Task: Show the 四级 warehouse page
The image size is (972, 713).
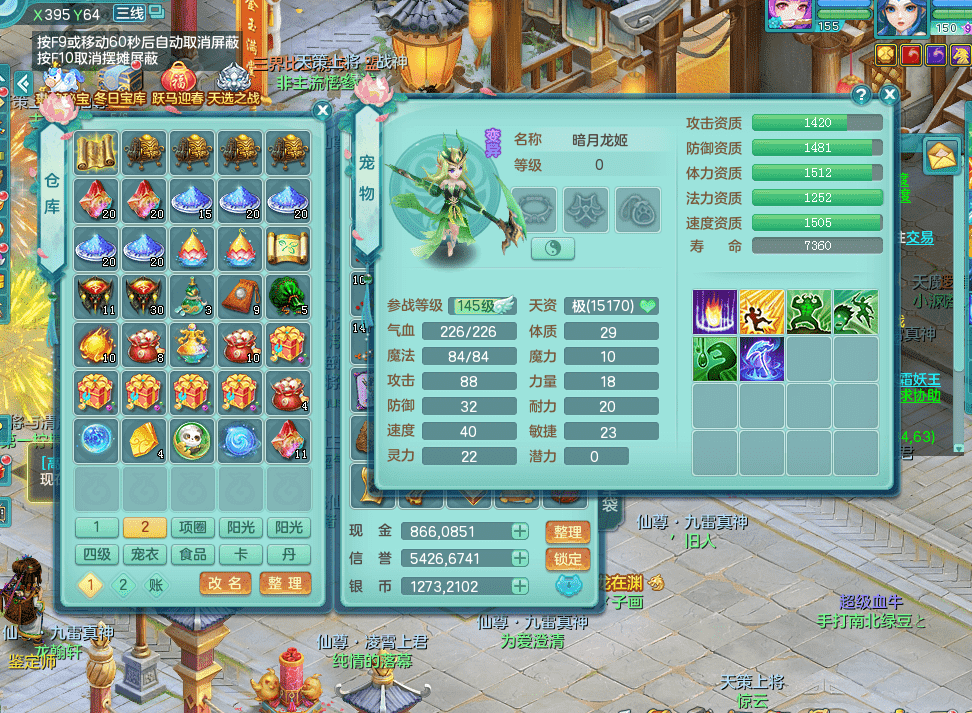Action: coord(97,555)
